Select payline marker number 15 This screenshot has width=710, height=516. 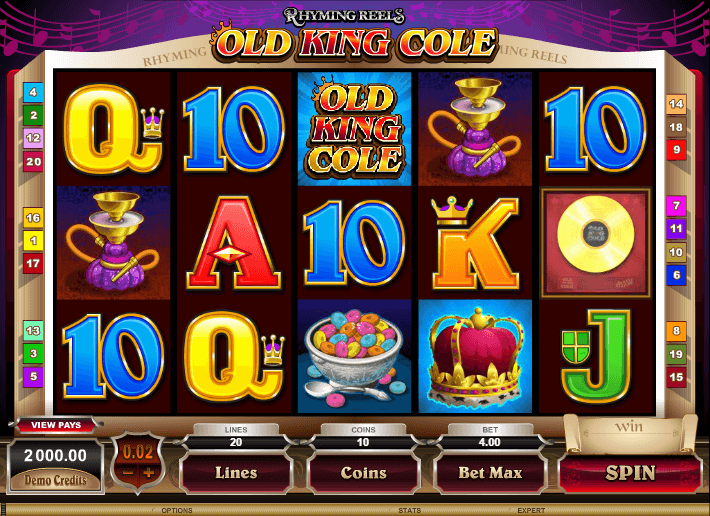coord(676,377)
